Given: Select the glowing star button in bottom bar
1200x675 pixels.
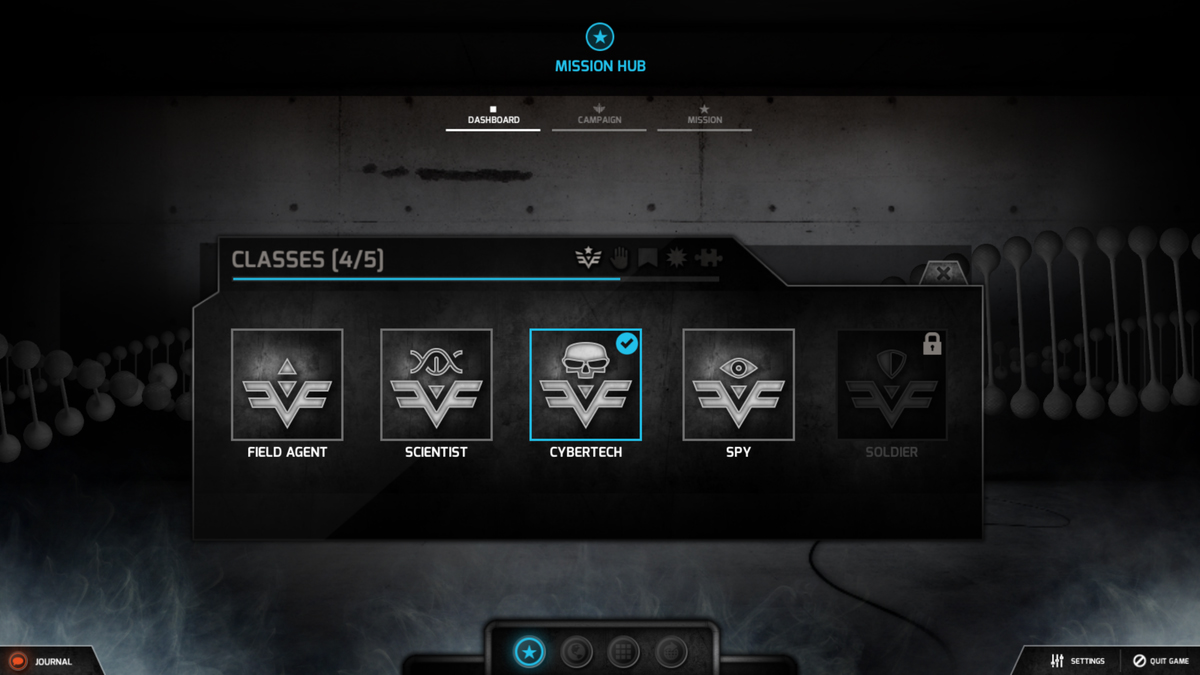Looking at the screenshot, I should pyautogui.click(x=530, y=653).
